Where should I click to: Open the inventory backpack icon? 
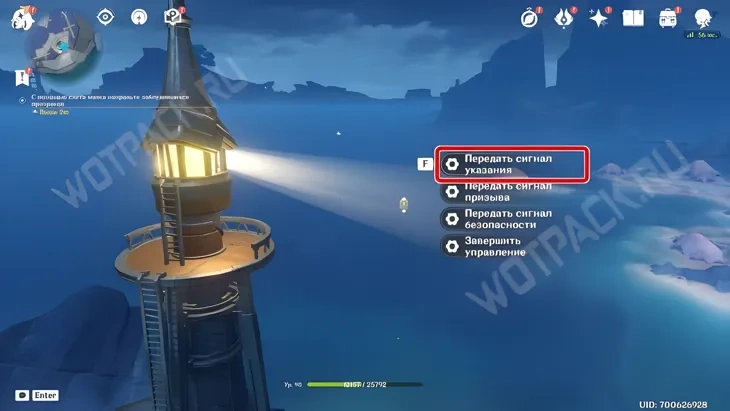(x=668, y=17)
